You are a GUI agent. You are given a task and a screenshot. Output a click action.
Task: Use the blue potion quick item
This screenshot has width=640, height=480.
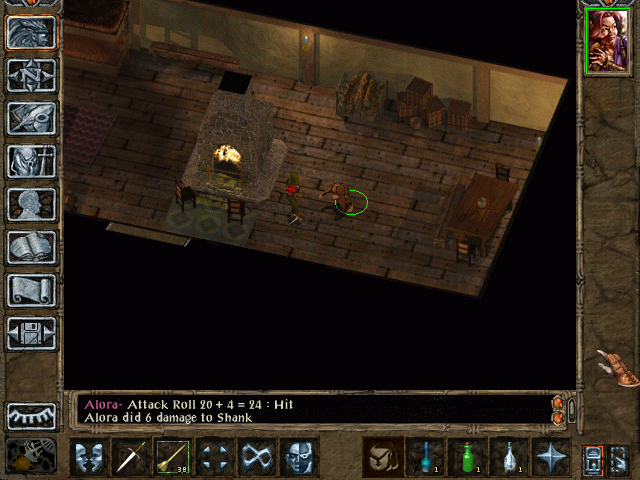pyautogui.click(x=425, y=457)
